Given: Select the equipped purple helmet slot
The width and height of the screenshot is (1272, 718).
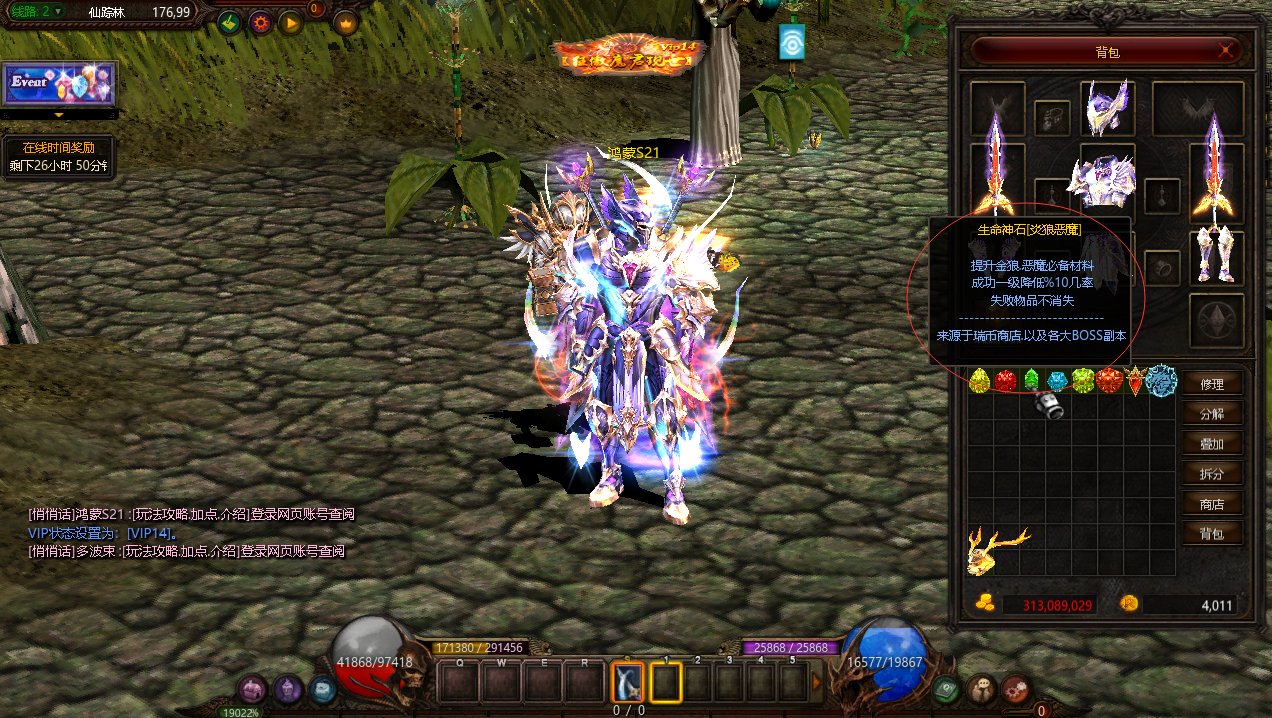Looking at the screenshot, I should [1107, 107].
